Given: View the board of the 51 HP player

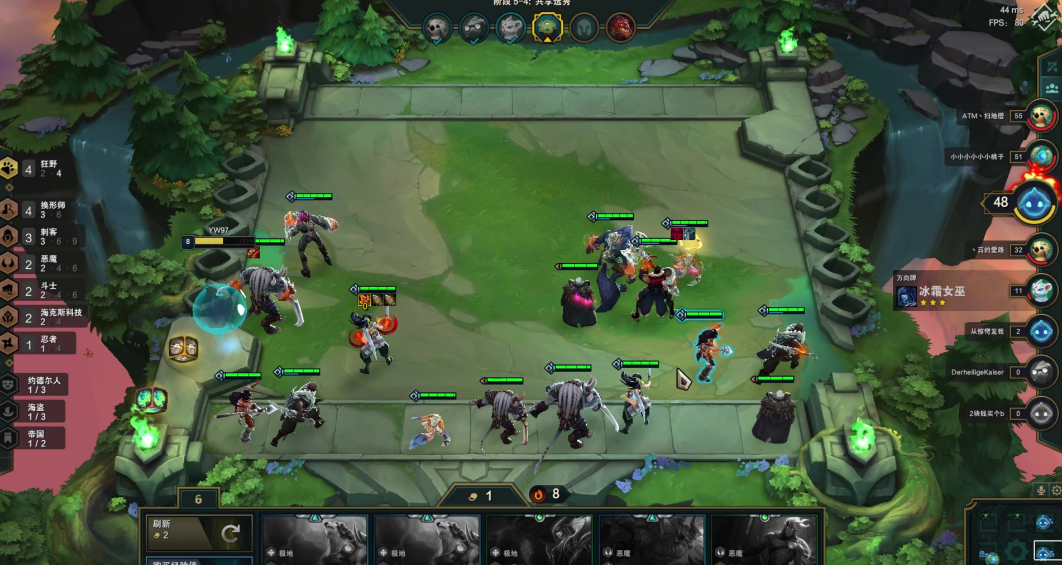Looking at the screenshot, I should coord(1041,156).
